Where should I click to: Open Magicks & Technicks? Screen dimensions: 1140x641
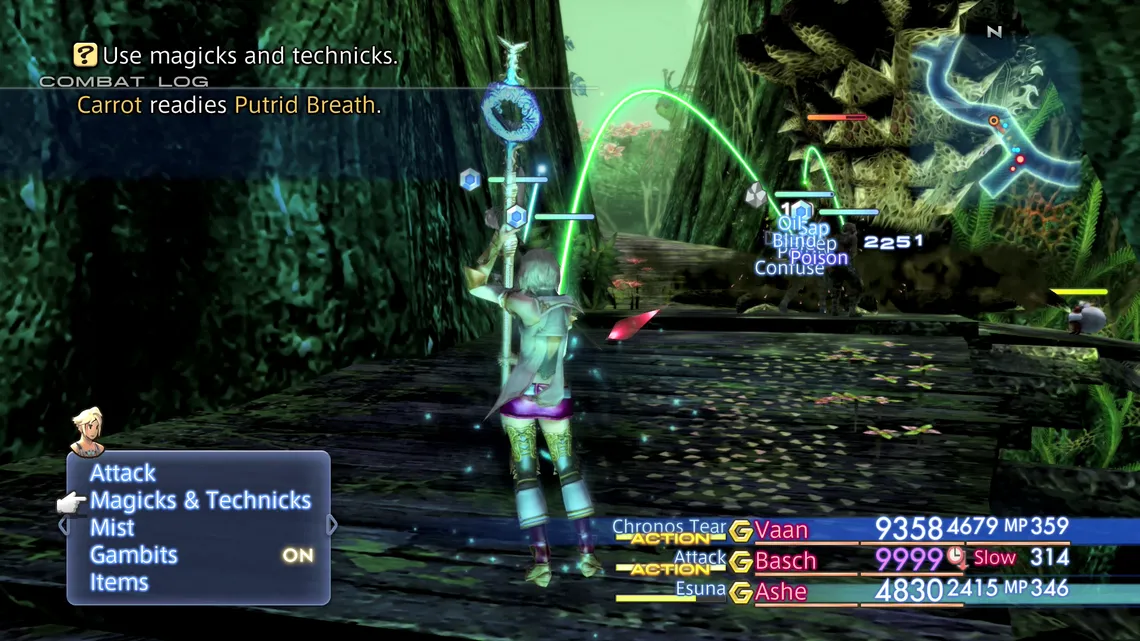click(200, 500)
